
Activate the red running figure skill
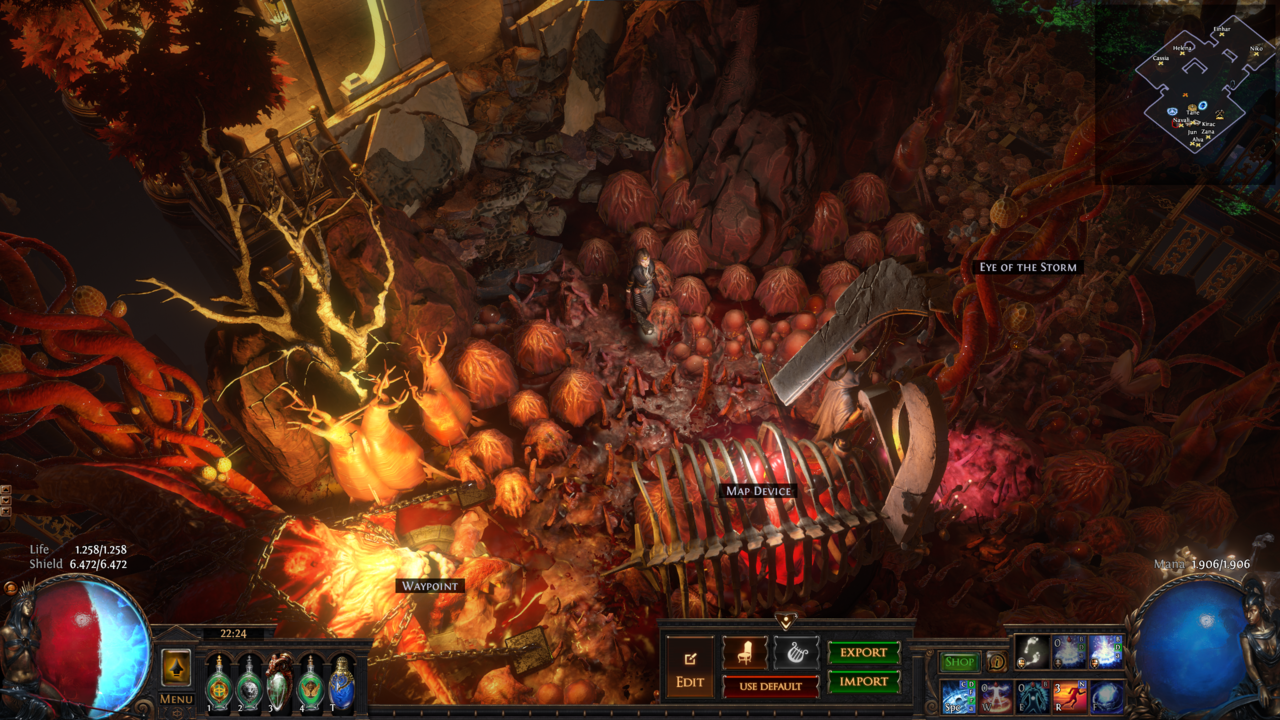click(x=1069, y=696)
